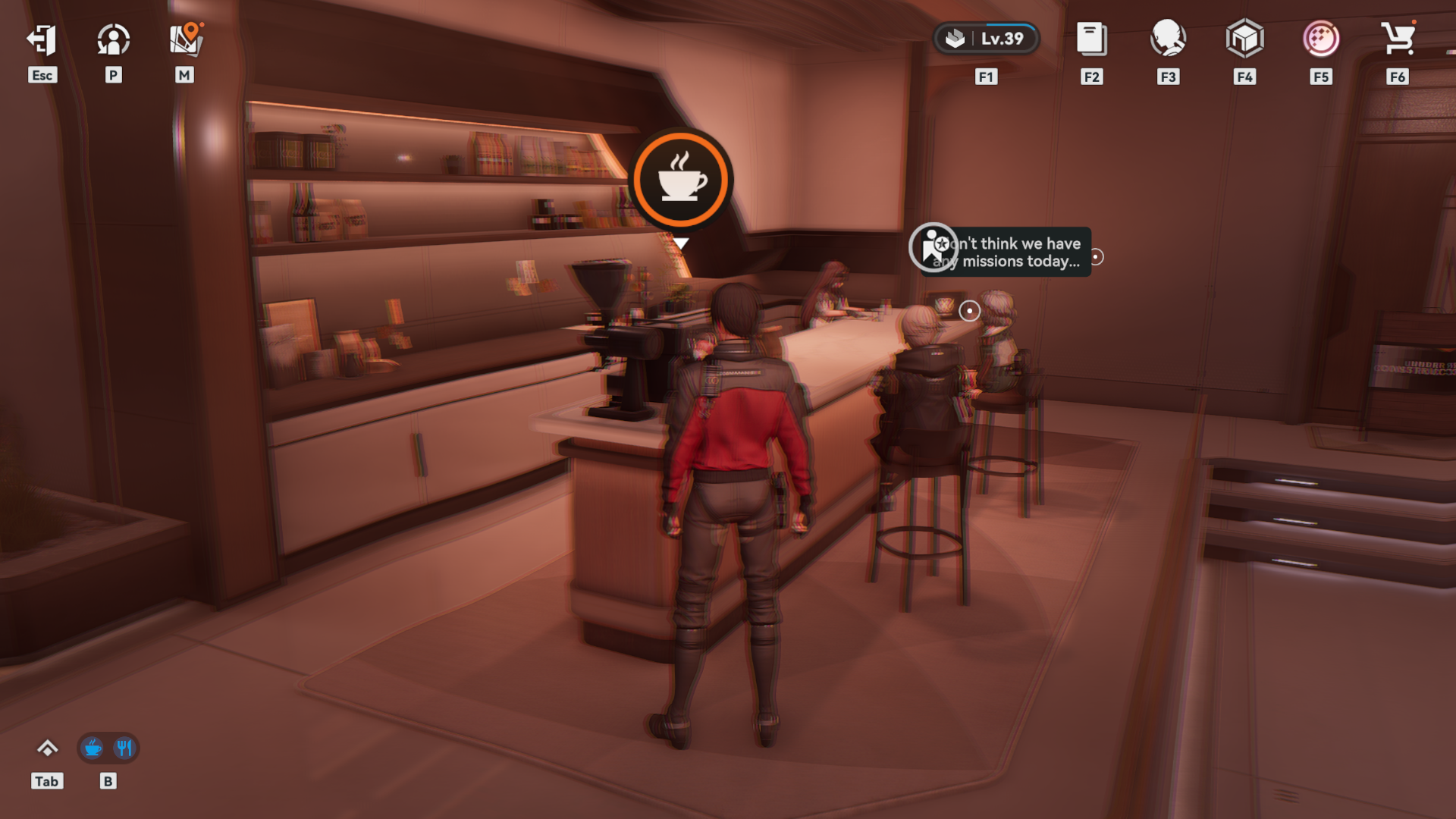Open the notebook journal icon
Image resolution: width=1456 pixels, height=819 pixels.
(x=1091, y=39)
